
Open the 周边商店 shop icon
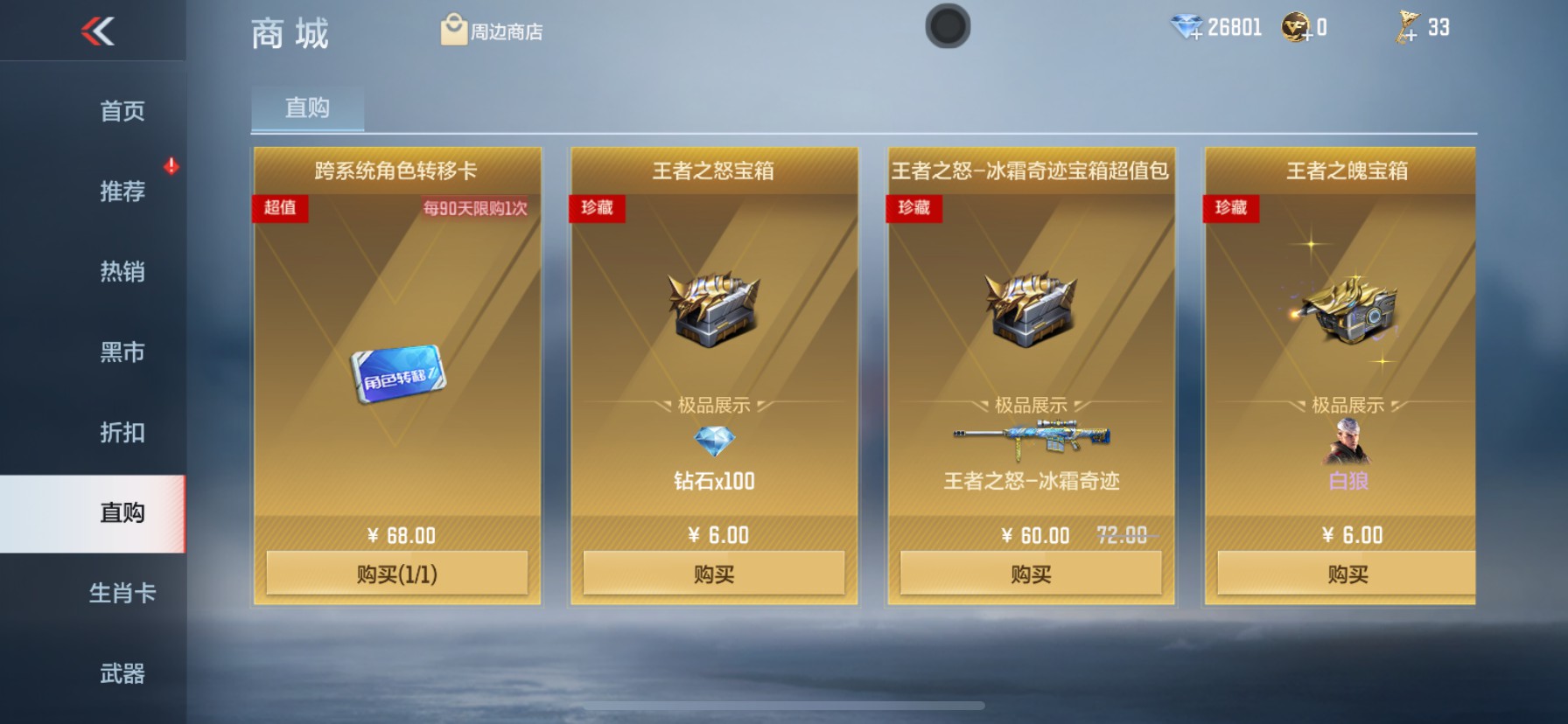coord(453,27)
